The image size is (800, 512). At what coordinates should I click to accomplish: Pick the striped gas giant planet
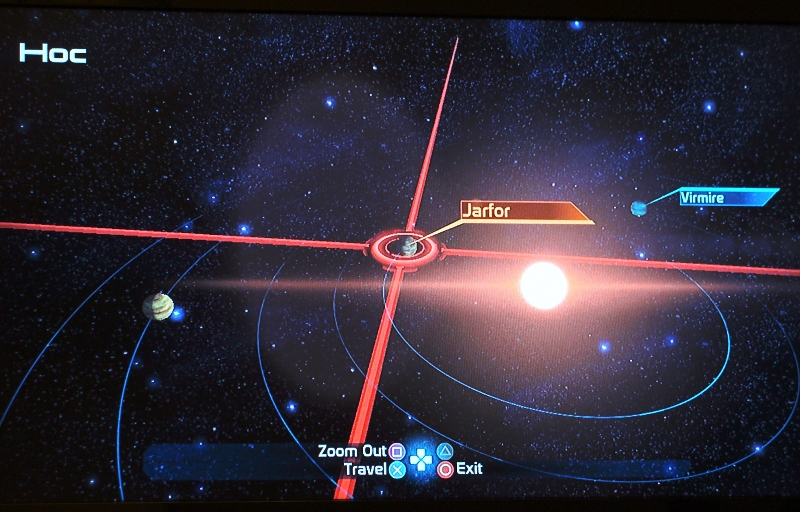pyautogui.click(x=156, y=306)
